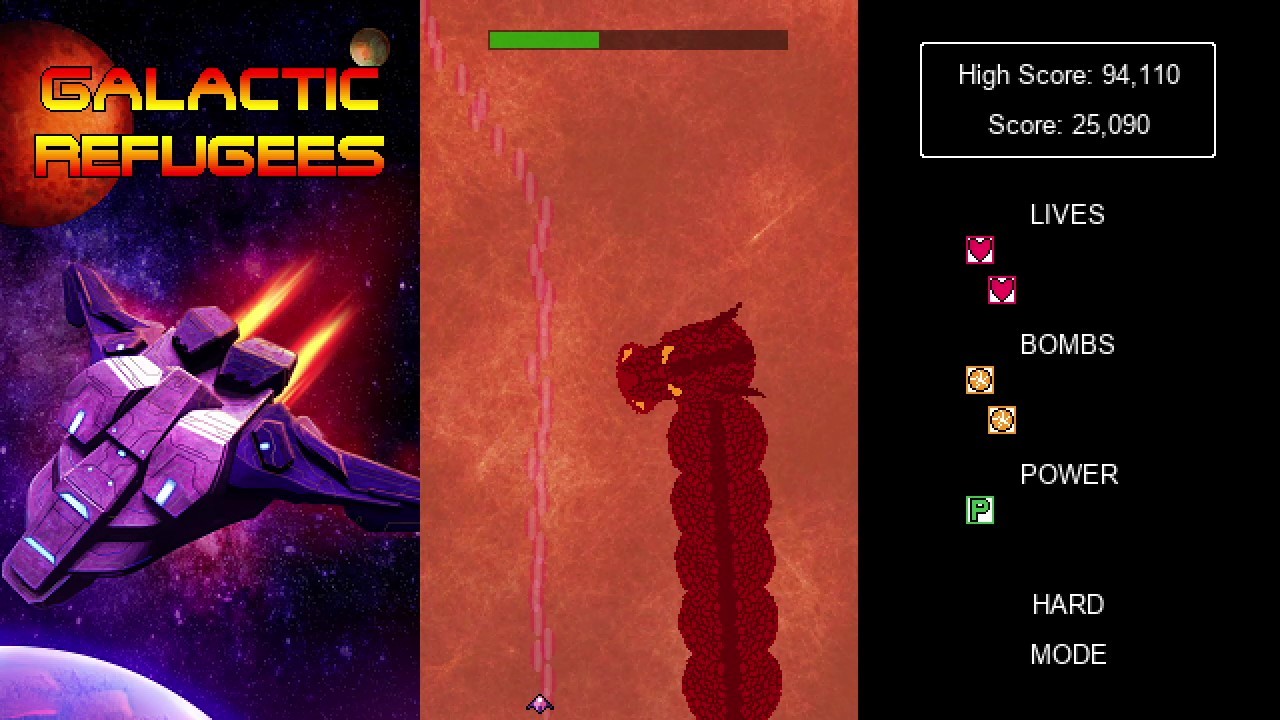The image size is (1280, 720).
Task: Toggle HARD MODE difficulty
Action: click(1067, 604)
